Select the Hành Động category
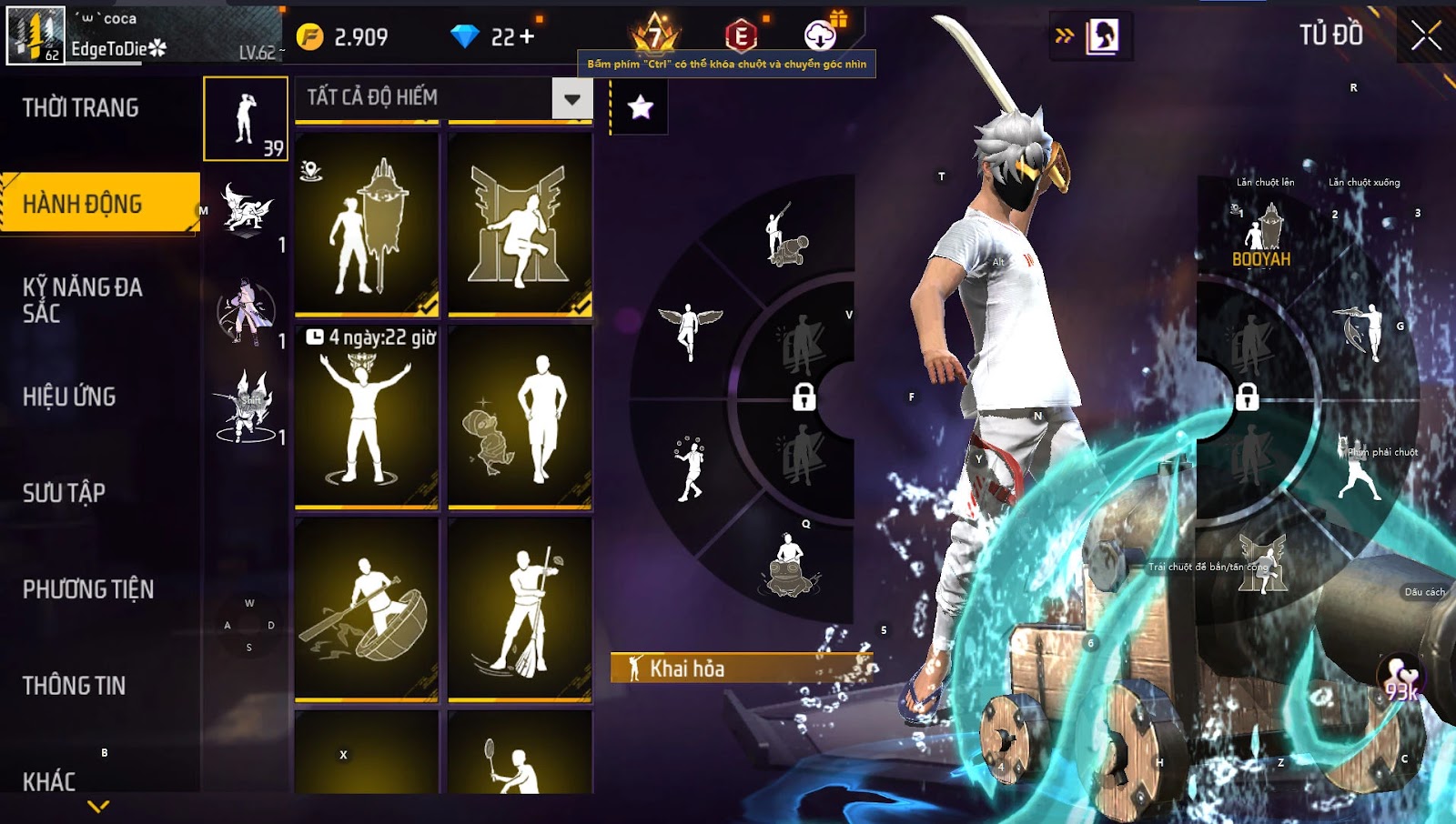Screen dimensions: 1456x824 pyautogui.click(x=83, y=204)
